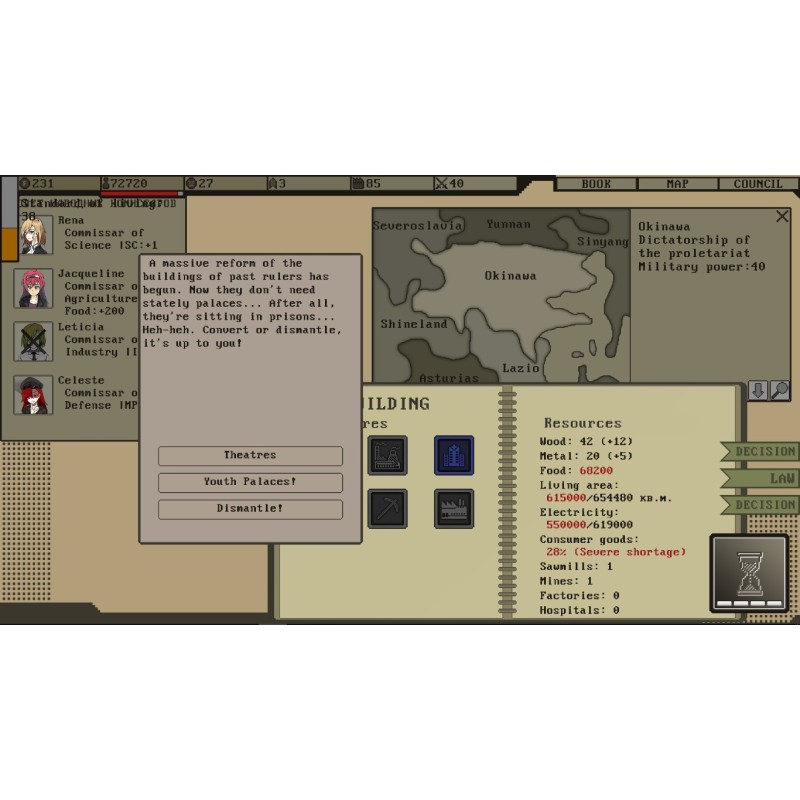Click the magnifying glass map button
800x800 pixels.
[779, 391]
